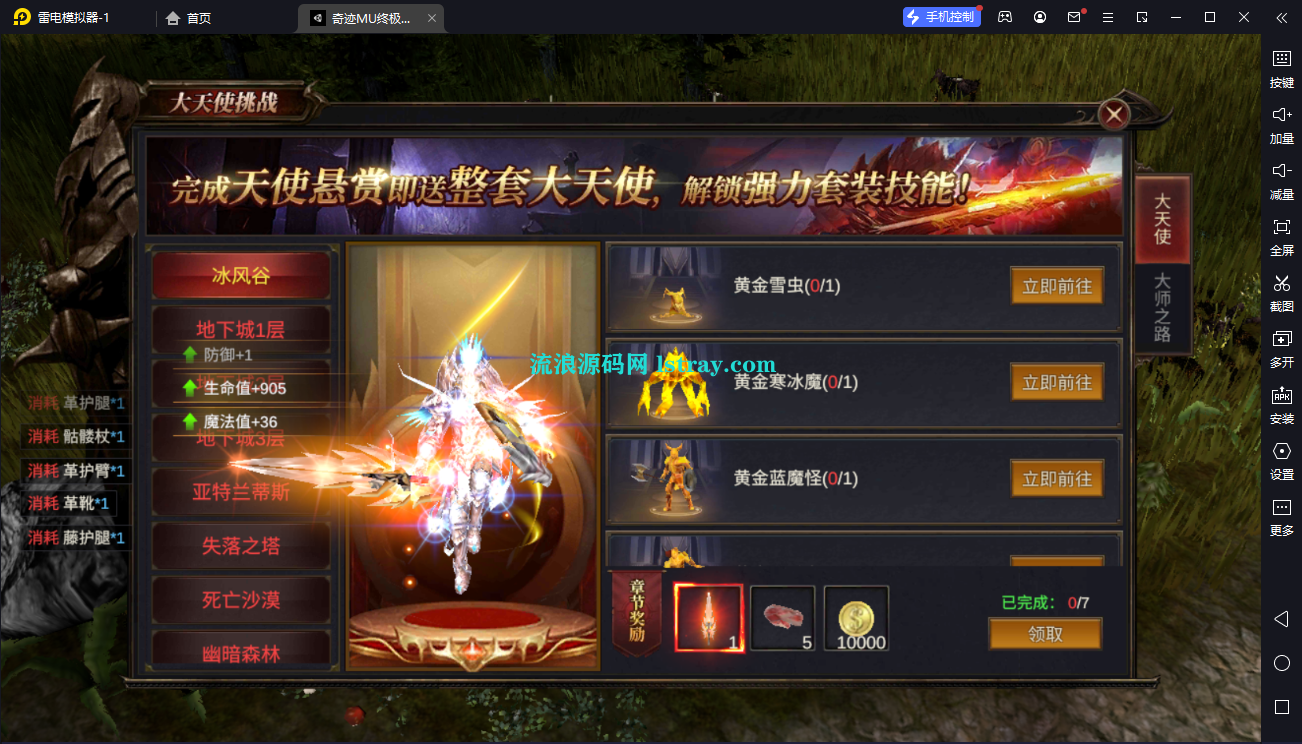Install an APK using the 安装 tool
1302x744 pixels.
coord(1281,404)
